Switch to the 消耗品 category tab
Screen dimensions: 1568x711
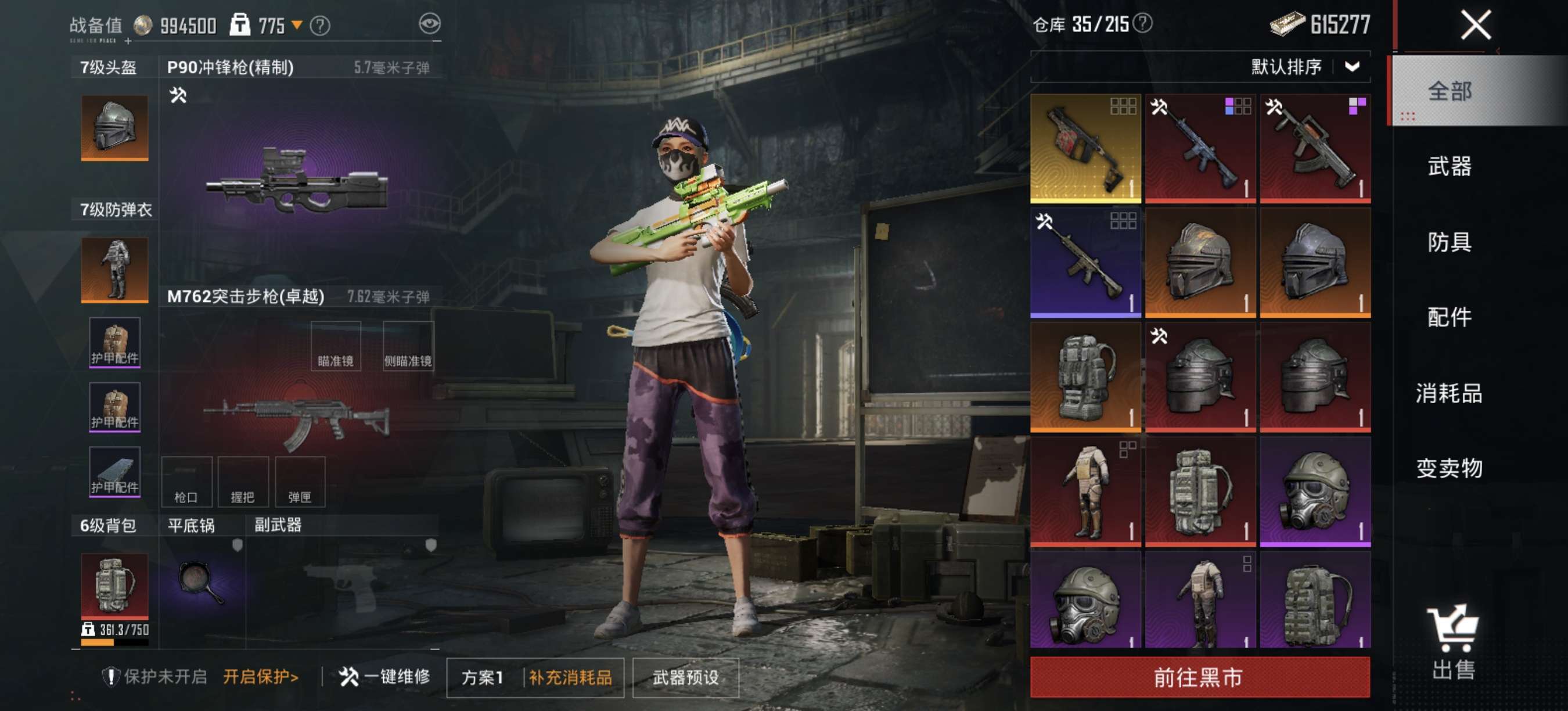(x=1450, y=393)
